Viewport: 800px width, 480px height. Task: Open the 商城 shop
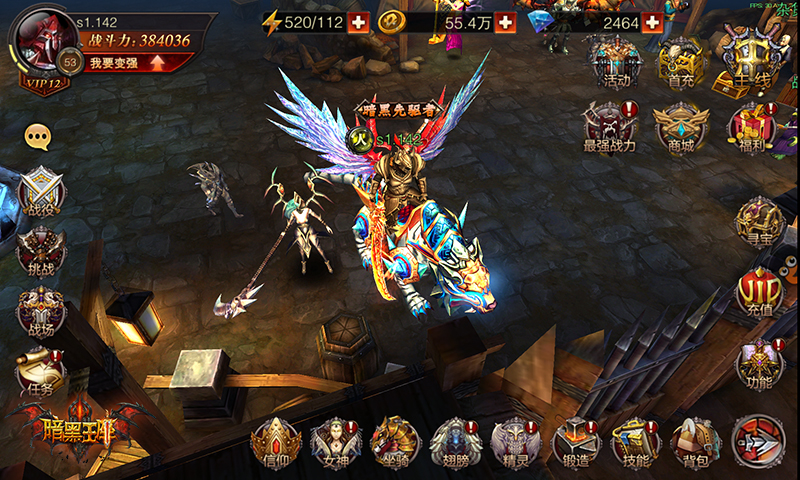(681, 127)
